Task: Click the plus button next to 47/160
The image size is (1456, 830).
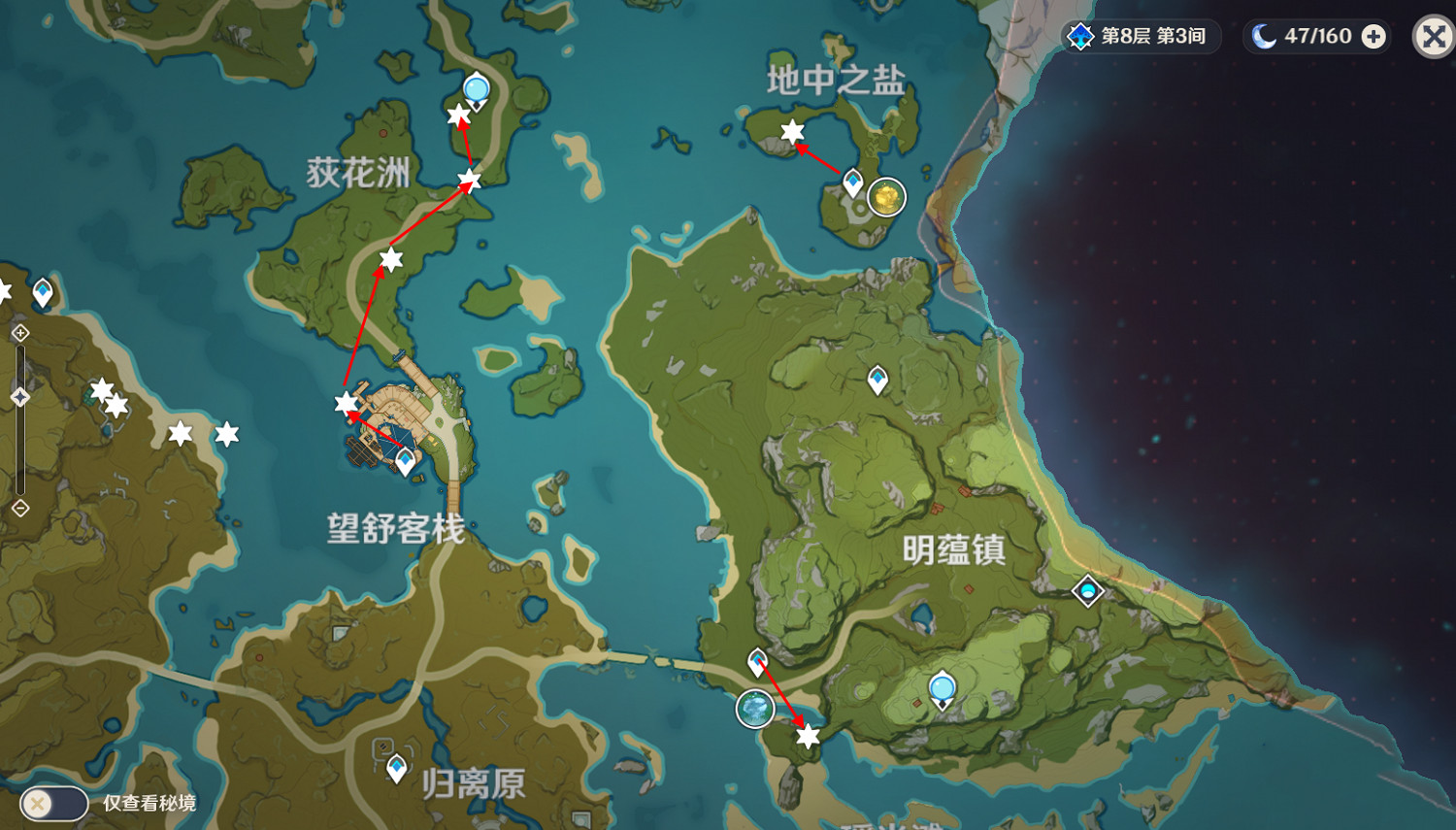Action: coord(1372,36)
